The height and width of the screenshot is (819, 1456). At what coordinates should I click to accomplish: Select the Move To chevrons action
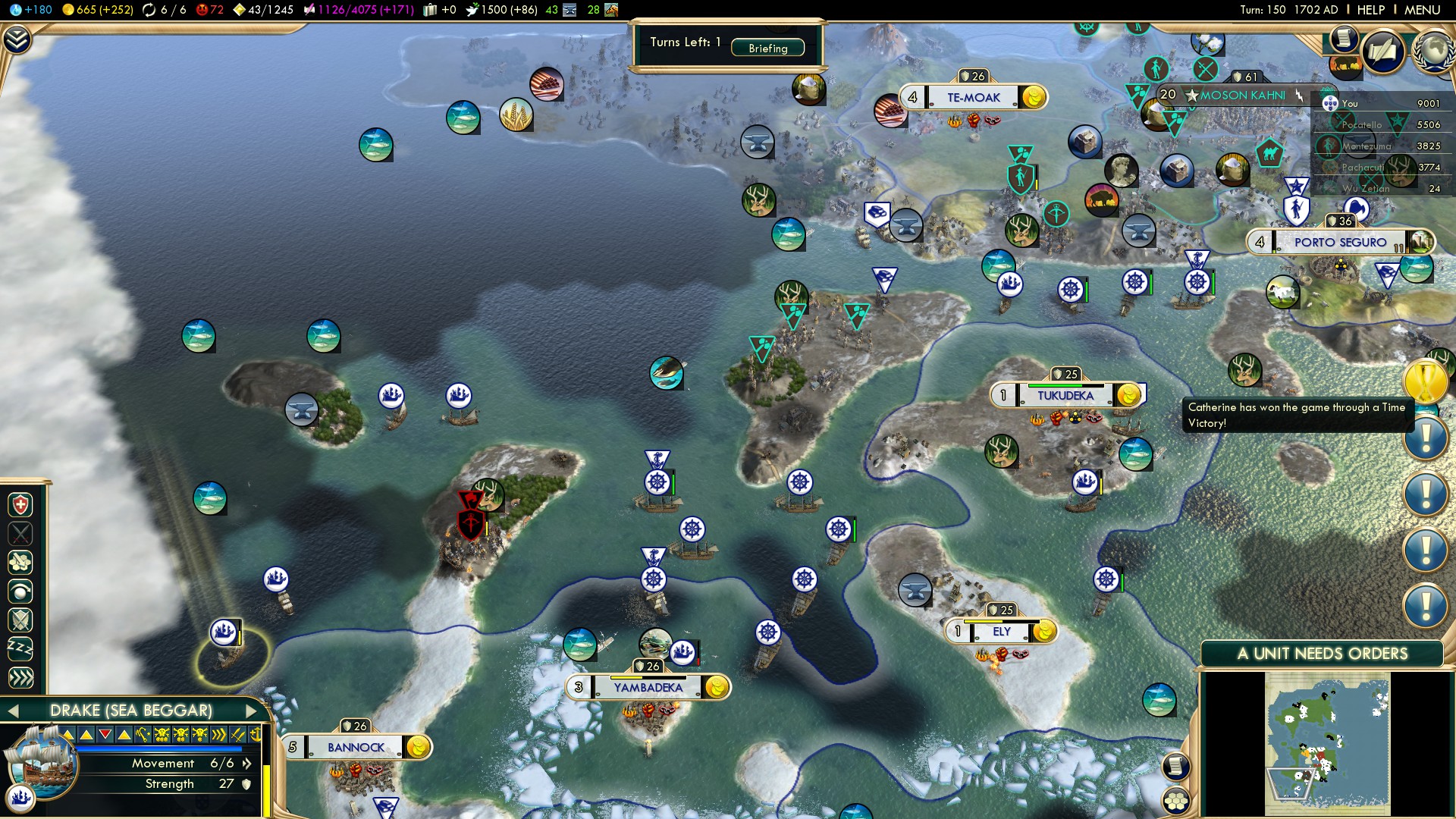coord(20,677)
